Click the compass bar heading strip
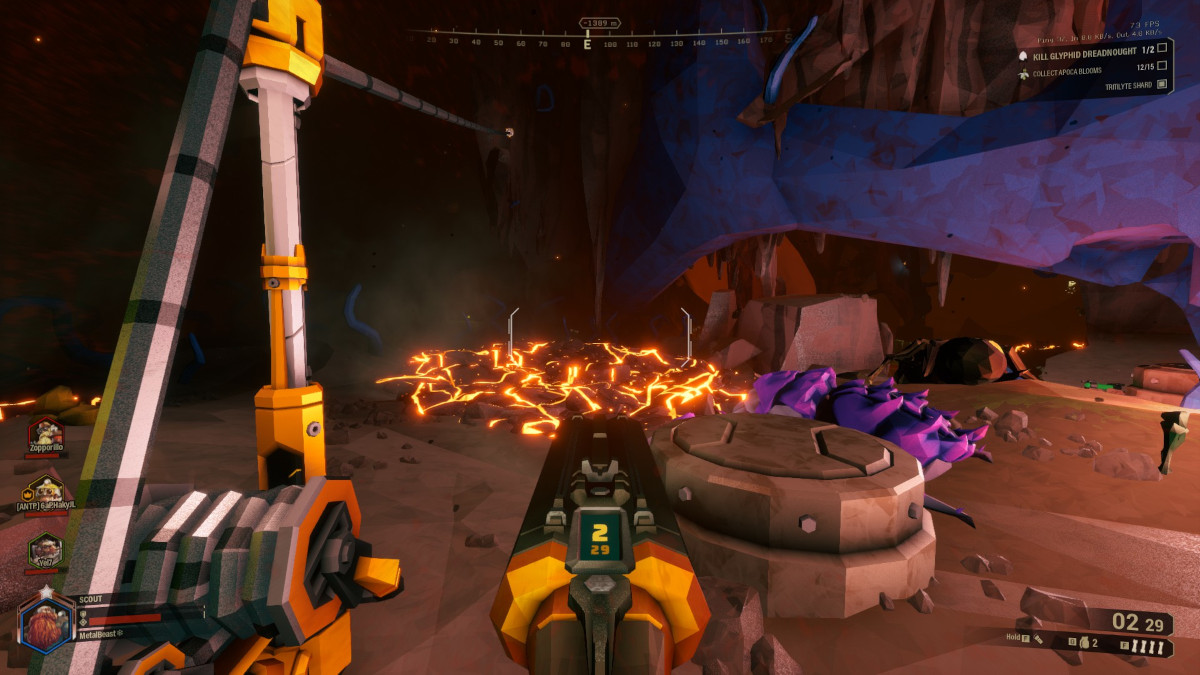 coord(598,41)
